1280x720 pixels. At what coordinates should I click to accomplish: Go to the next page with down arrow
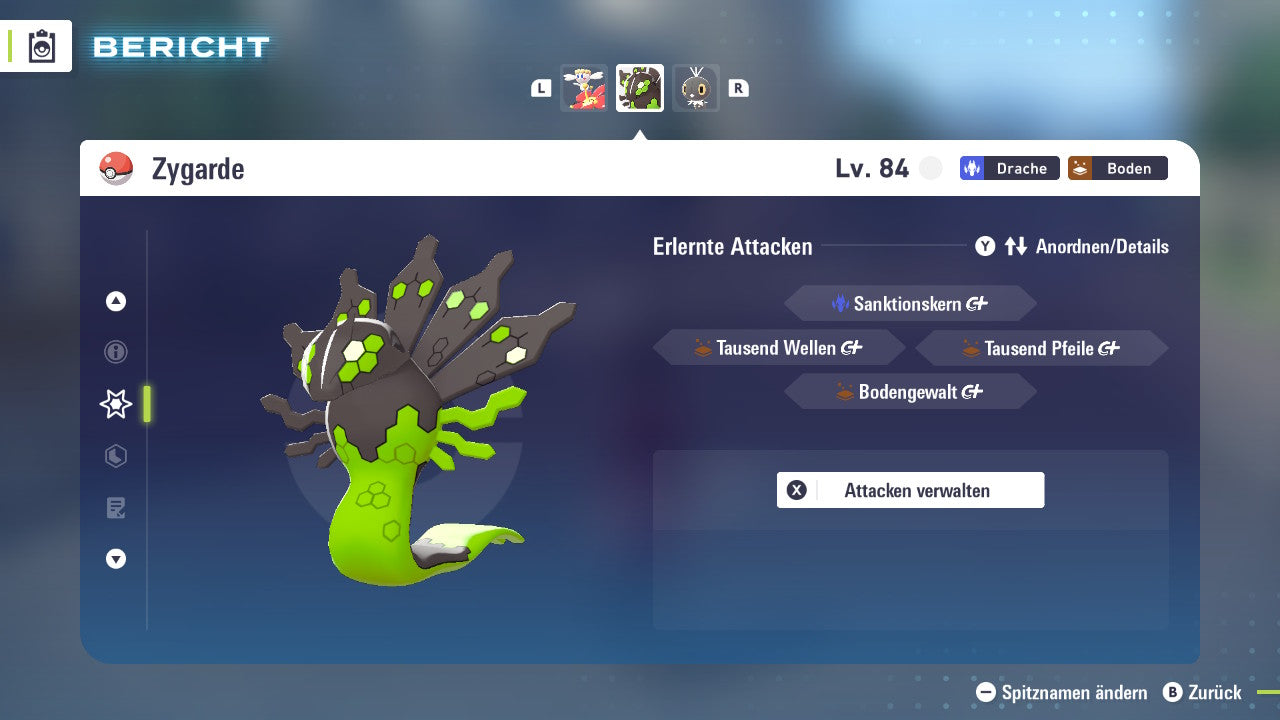click(x=116, y=559)
